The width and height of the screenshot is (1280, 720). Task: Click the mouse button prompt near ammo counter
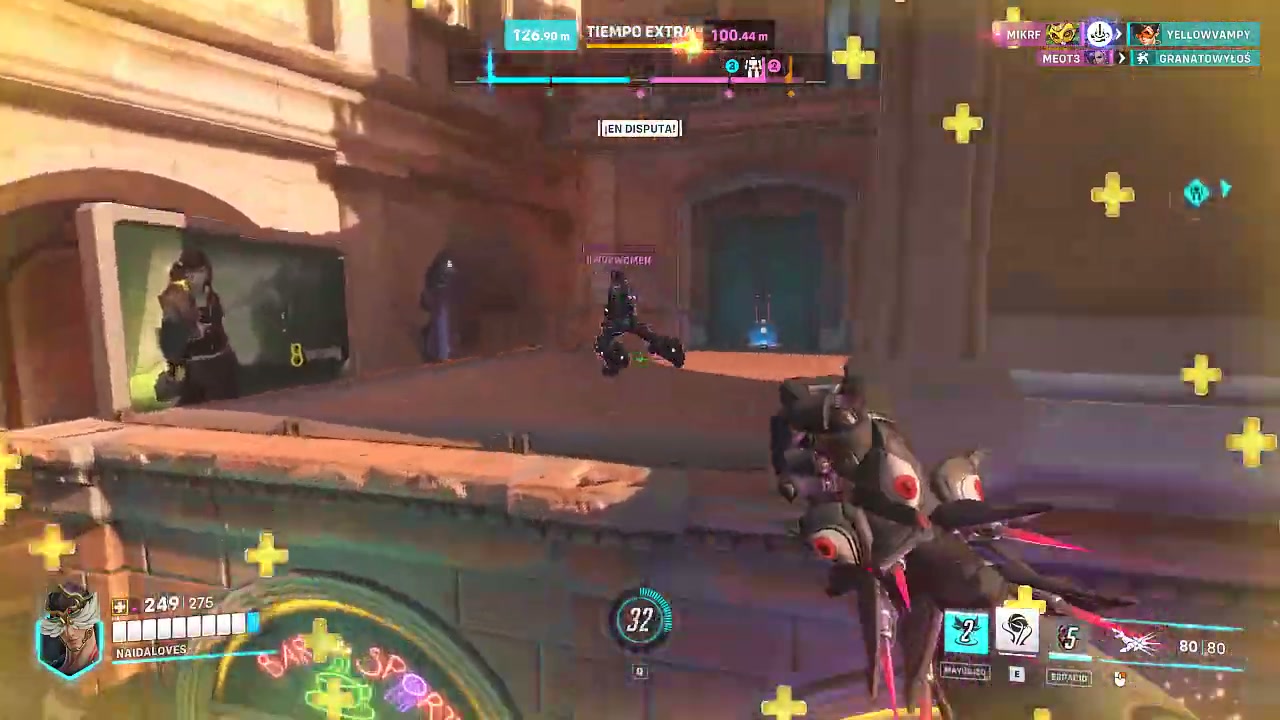pos(1120,678)
